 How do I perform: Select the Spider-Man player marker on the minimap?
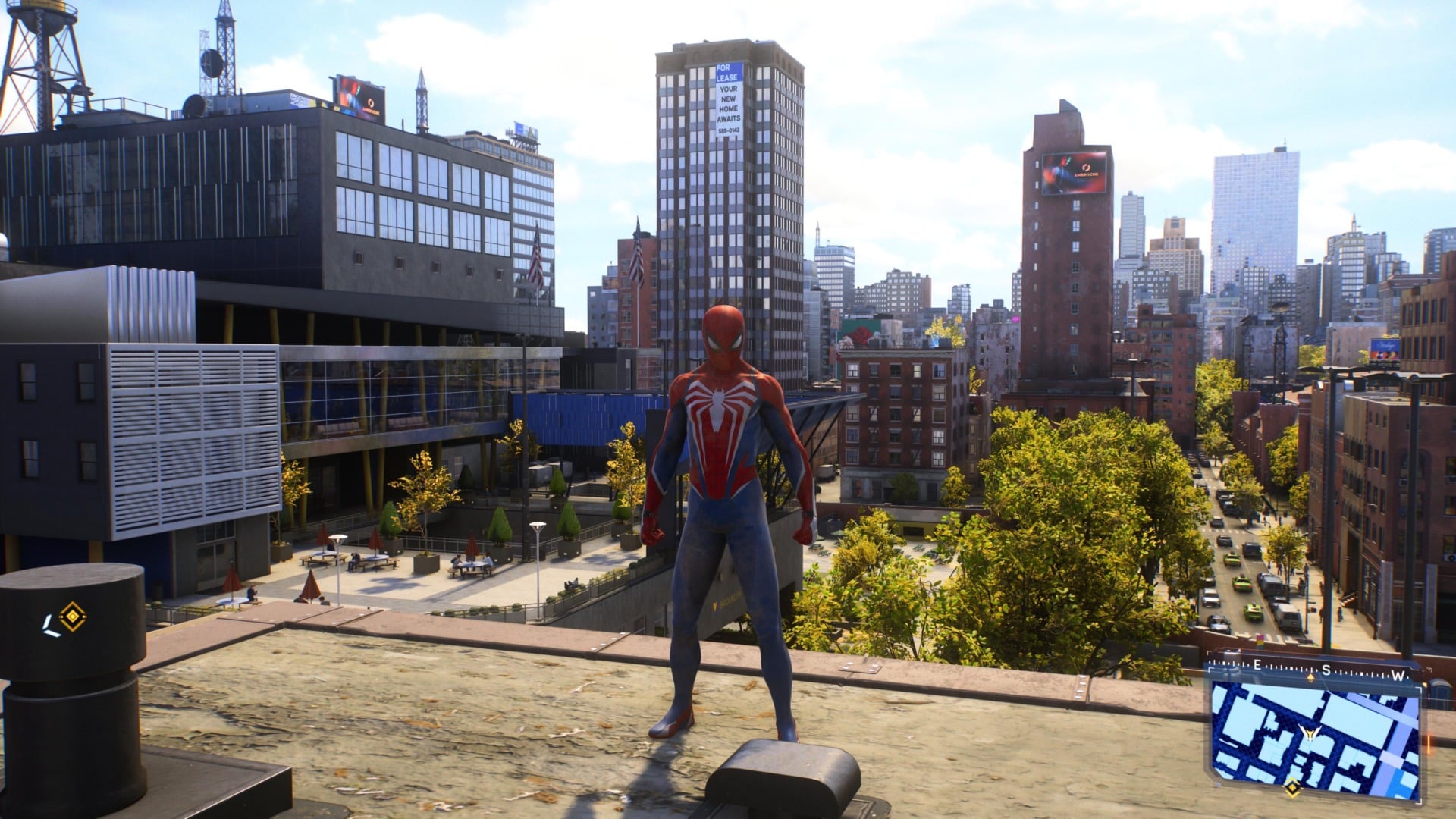point(1307,734)
